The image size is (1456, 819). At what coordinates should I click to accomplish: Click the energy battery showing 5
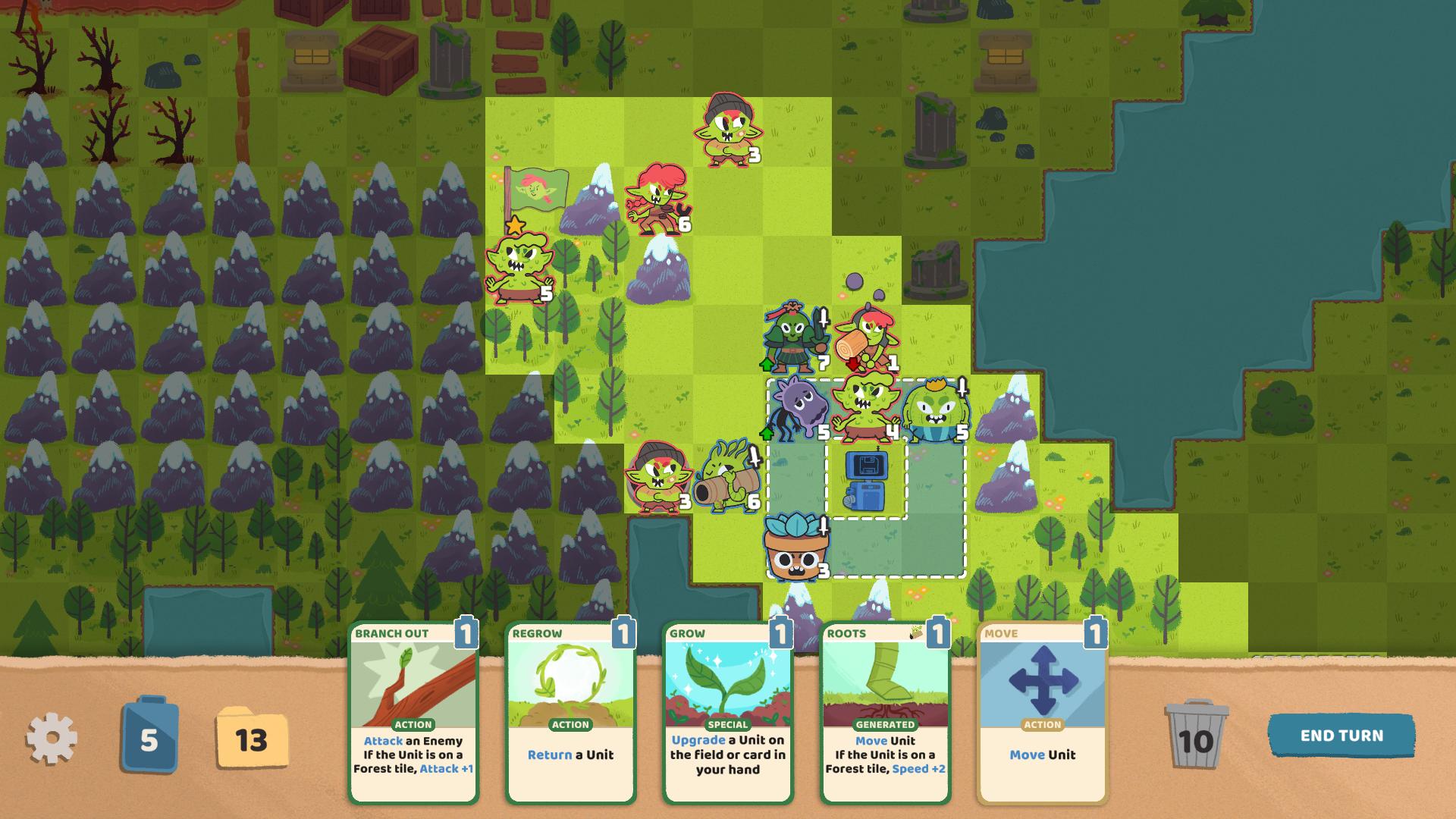tap(149, 736)
